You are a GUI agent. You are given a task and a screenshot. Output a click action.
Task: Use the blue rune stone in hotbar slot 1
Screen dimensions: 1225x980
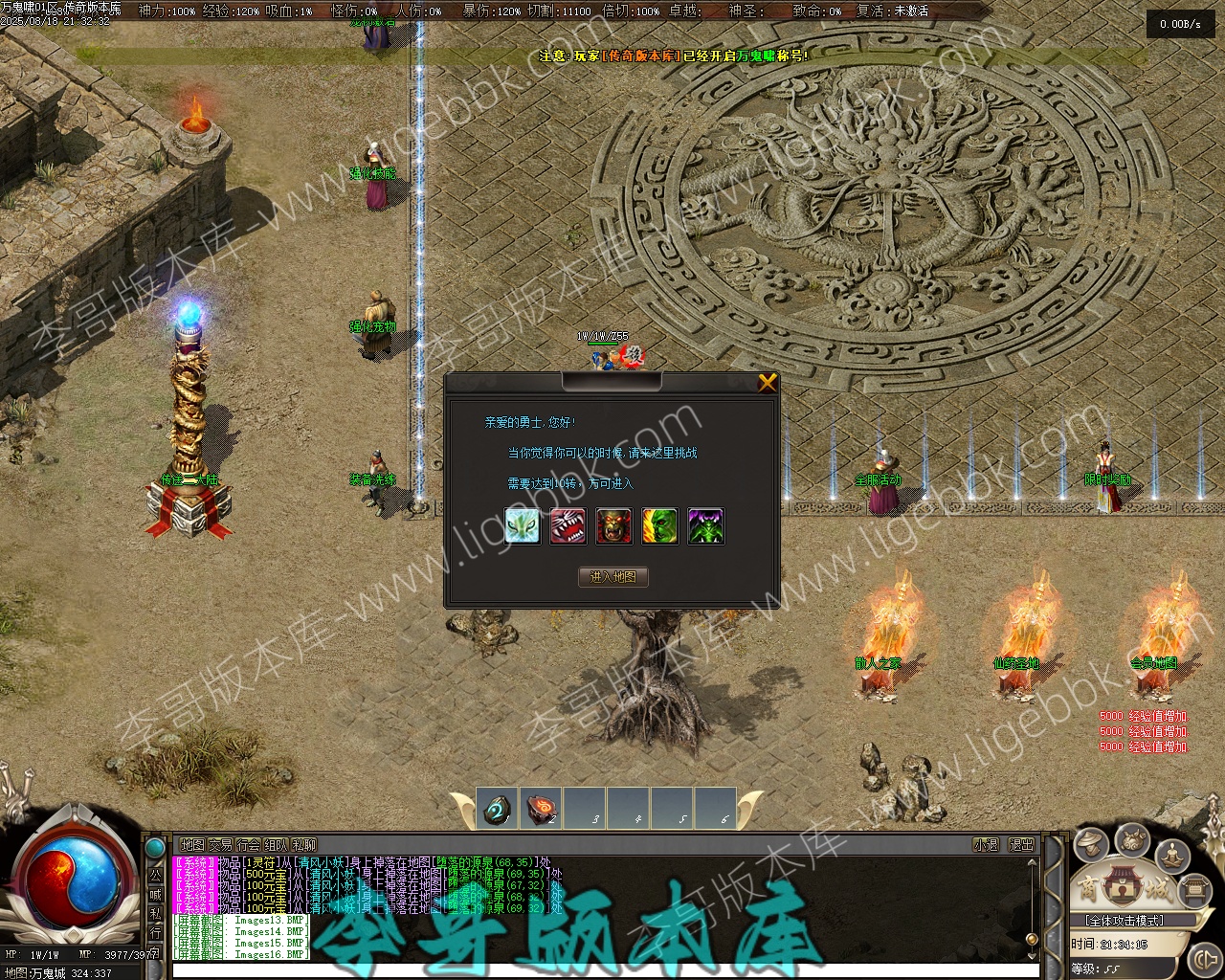[x=496, y=809]
